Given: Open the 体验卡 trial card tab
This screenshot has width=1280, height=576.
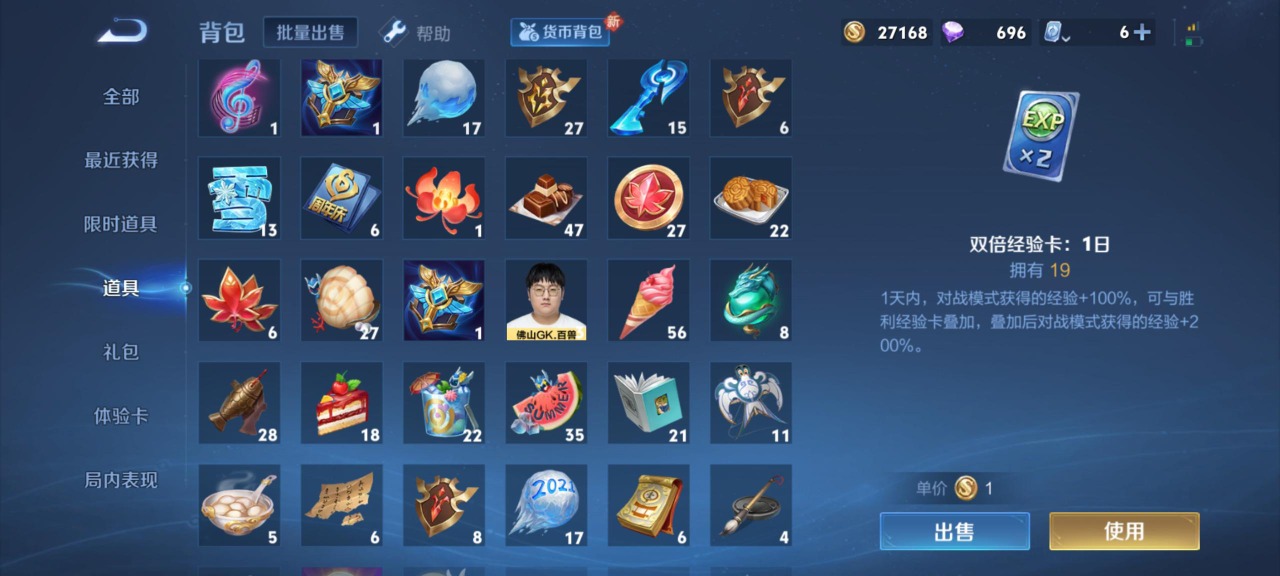Looking at the screenshot, I should click(121, 416).
